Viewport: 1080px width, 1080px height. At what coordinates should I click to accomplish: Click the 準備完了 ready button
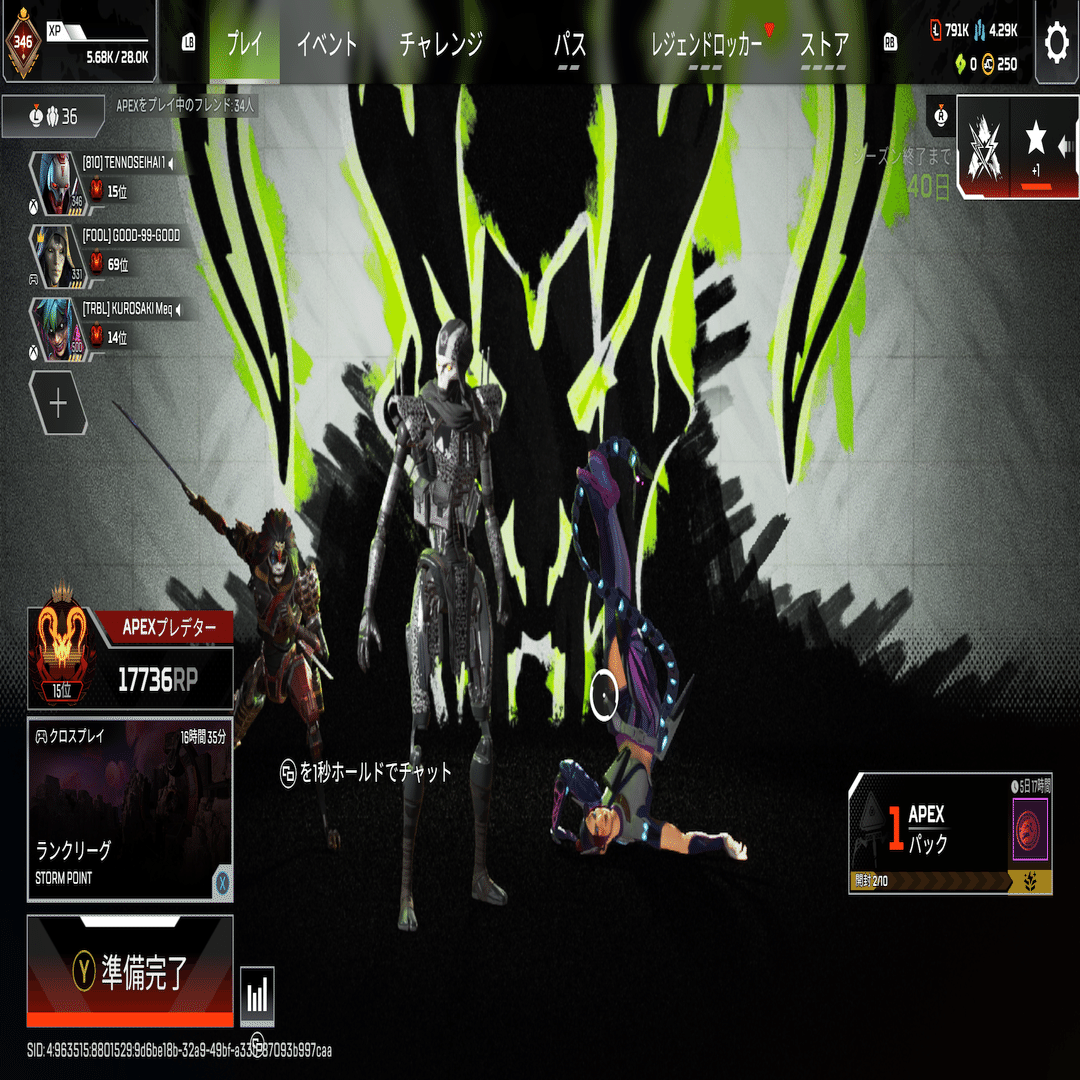click(x=130, y=970)
